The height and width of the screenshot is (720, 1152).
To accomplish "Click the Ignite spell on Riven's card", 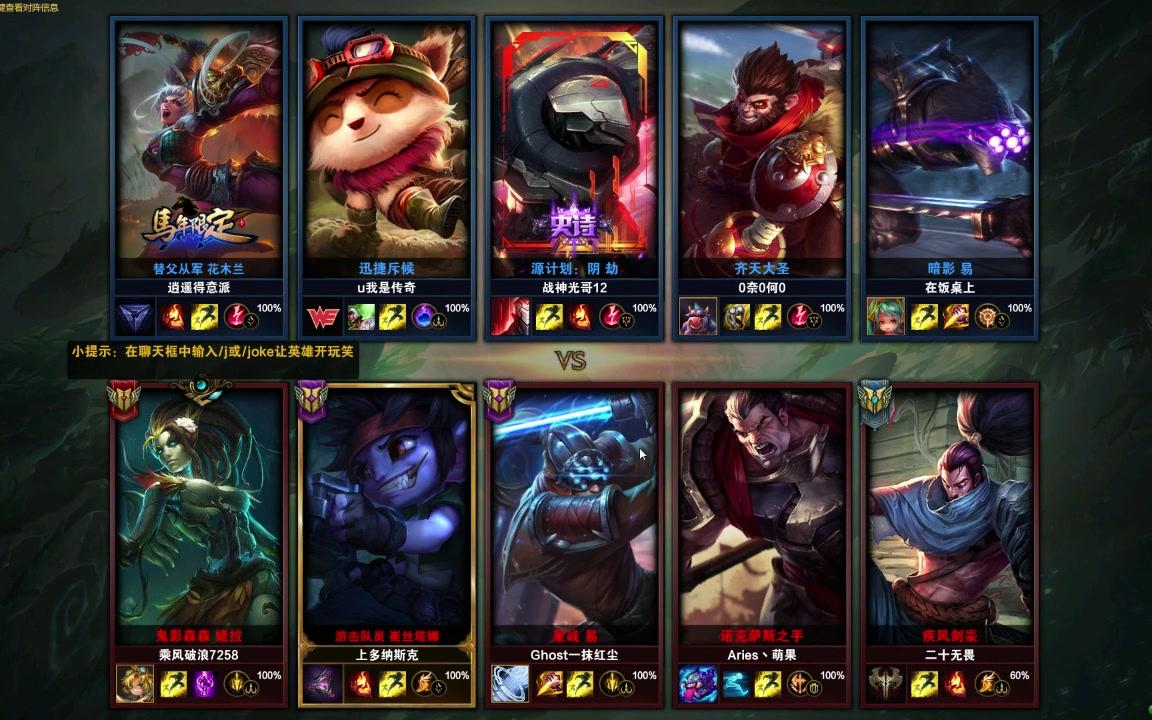I will pos(173,318).
